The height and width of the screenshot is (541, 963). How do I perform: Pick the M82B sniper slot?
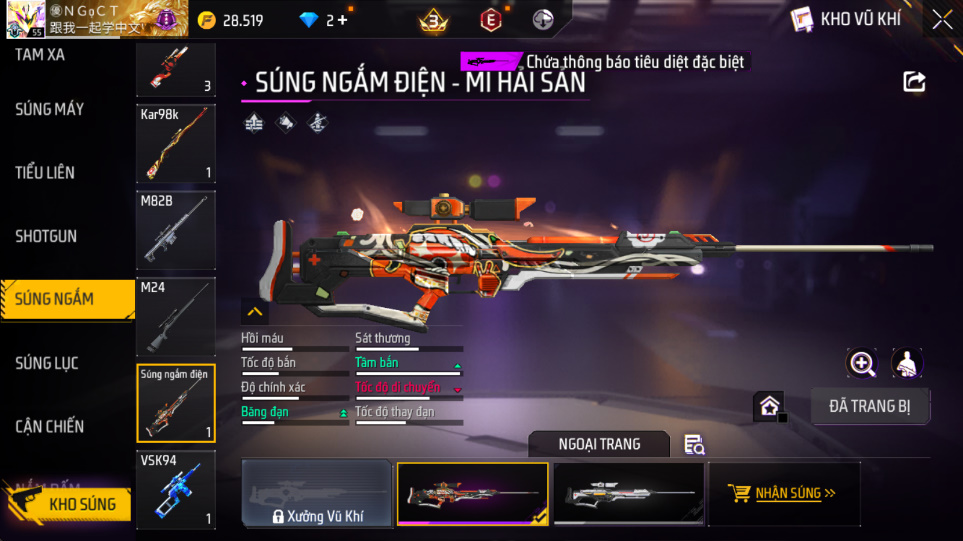(x=176, y=230)
